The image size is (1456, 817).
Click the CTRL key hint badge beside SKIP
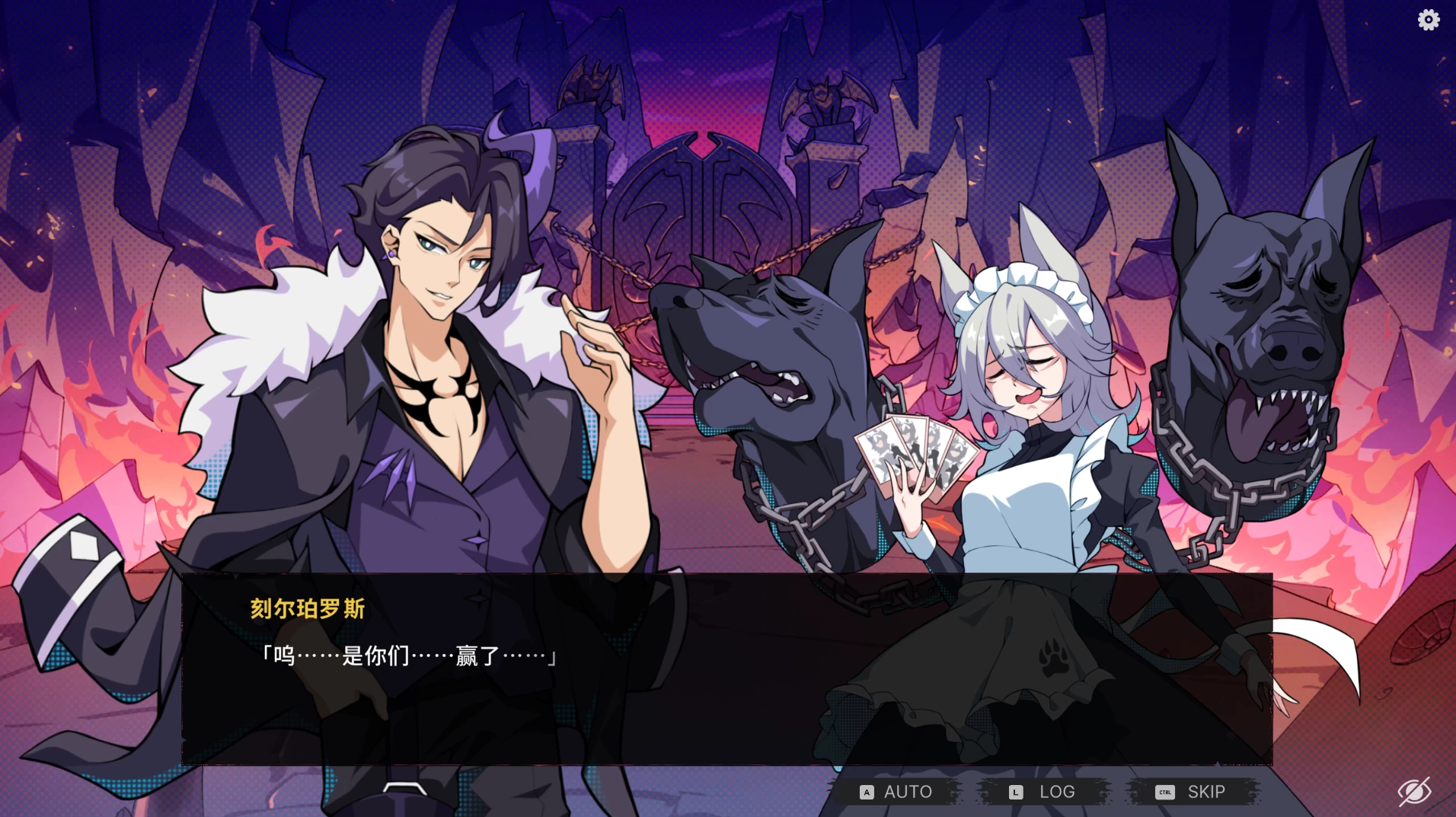pyautogui.click(x=1164, y=792)
